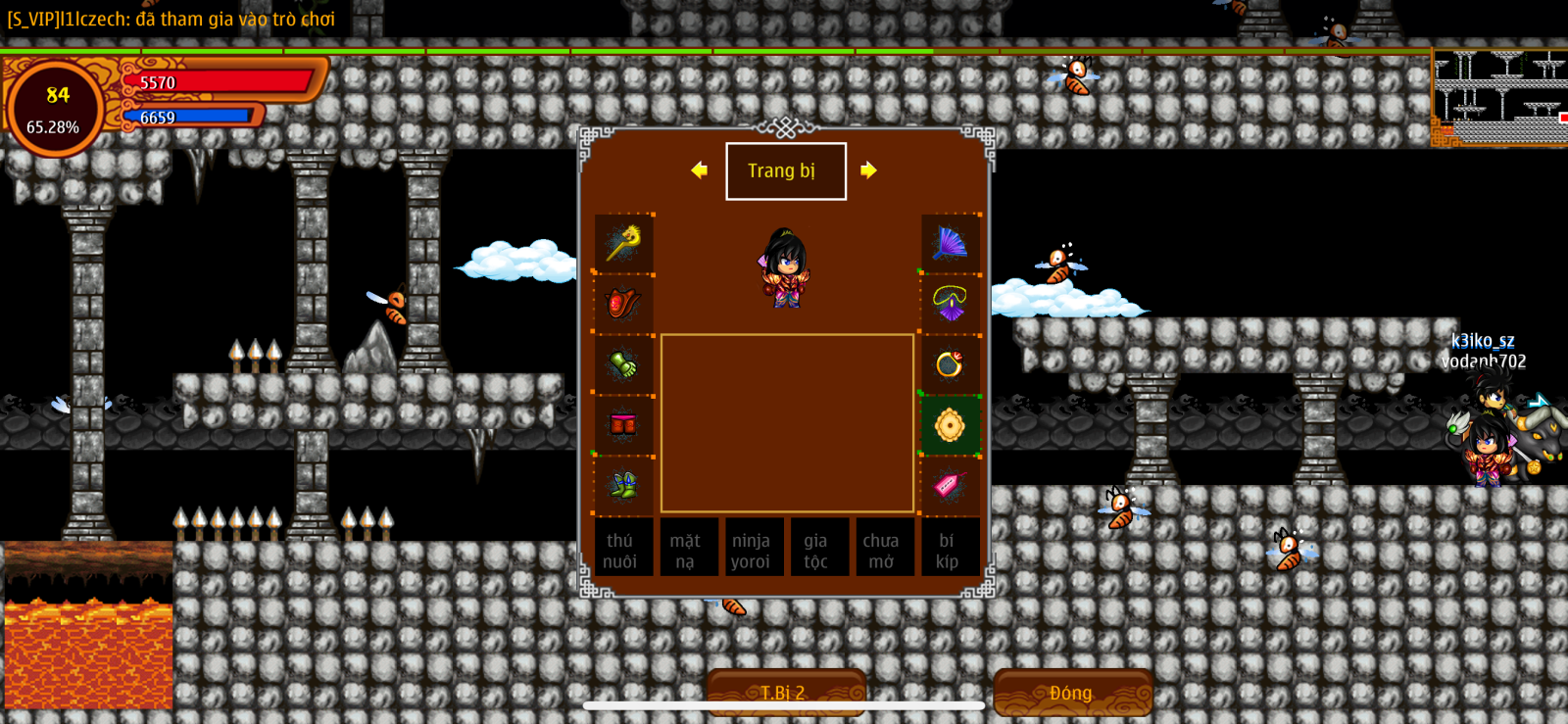The image size is (1568, 724).
Task: Choose the green glove equipment slot
Action: pyautogui.click(x=623, y=364)
